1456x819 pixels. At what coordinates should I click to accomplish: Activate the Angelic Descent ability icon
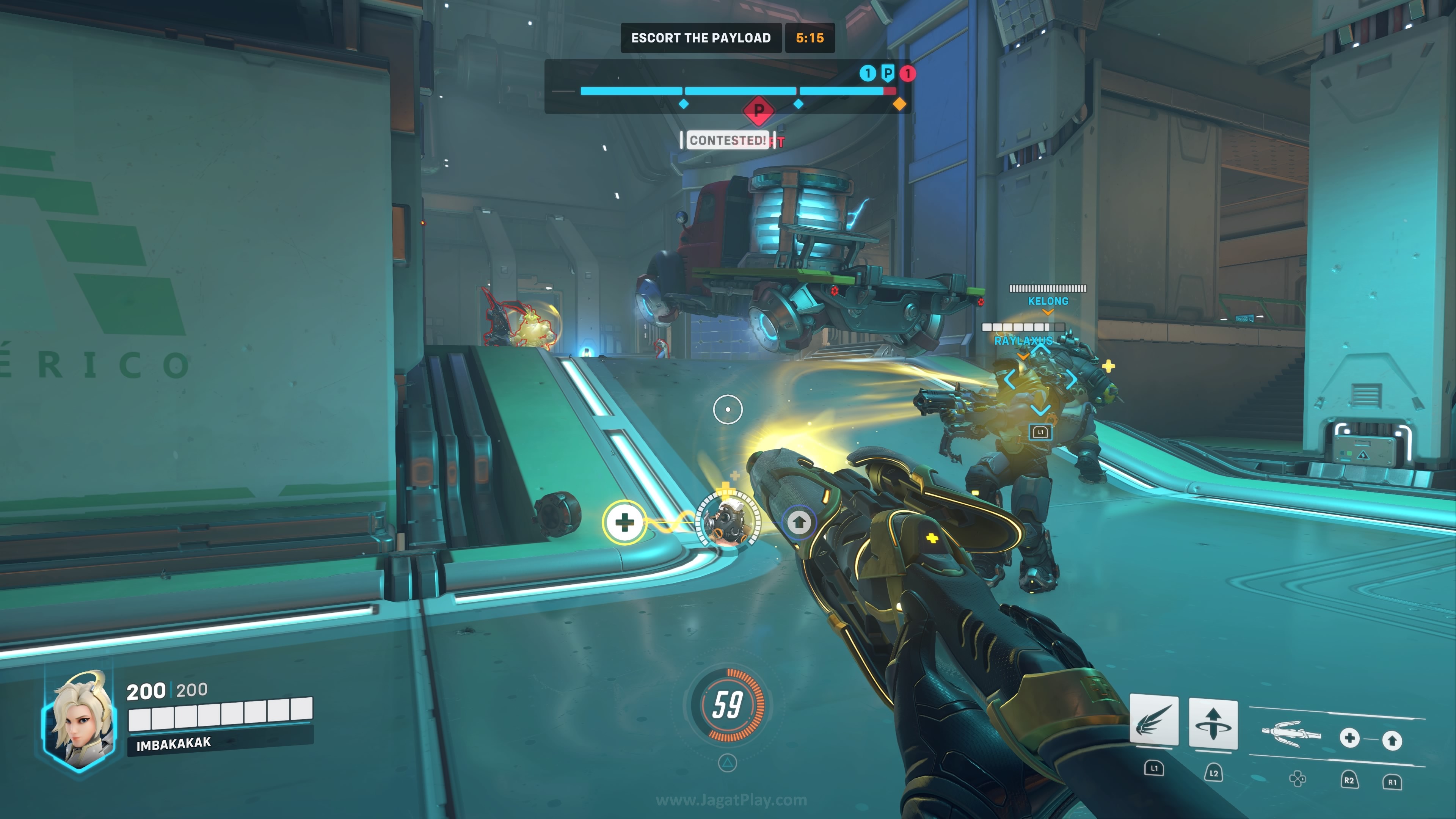click(x=1213, y=723)
